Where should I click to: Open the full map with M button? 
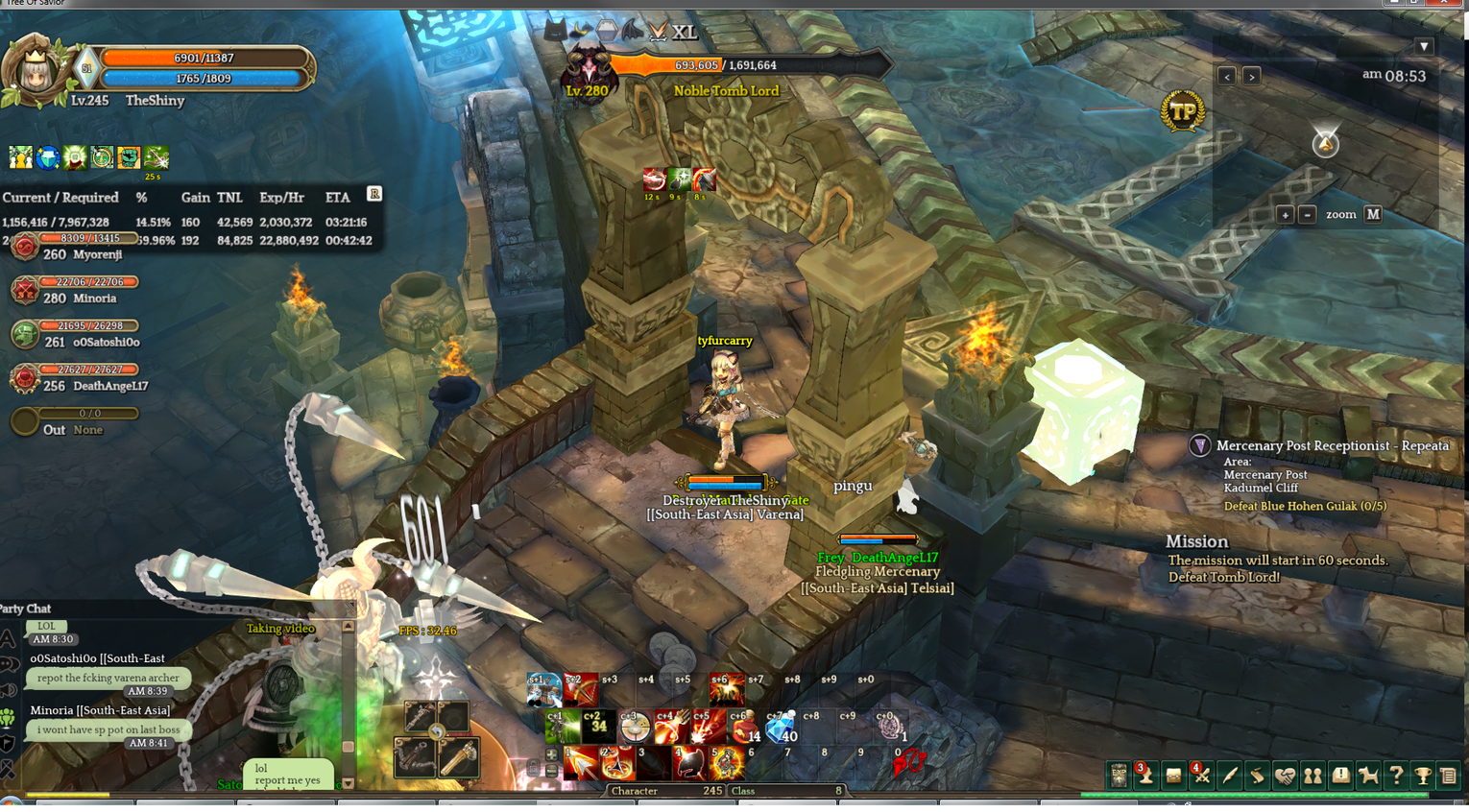[x=1373, y=215]
